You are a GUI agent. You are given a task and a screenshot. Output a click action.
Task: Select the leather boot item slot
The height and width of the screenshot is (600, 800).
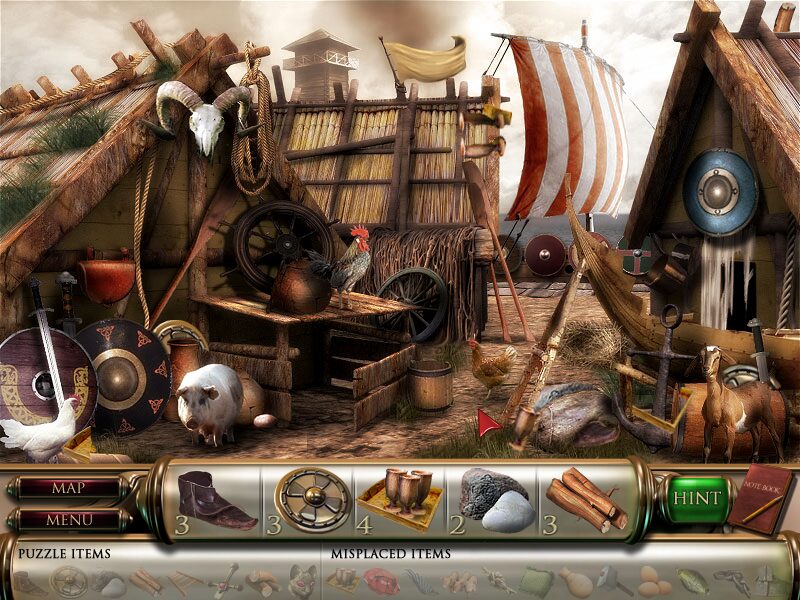[216, 498]
